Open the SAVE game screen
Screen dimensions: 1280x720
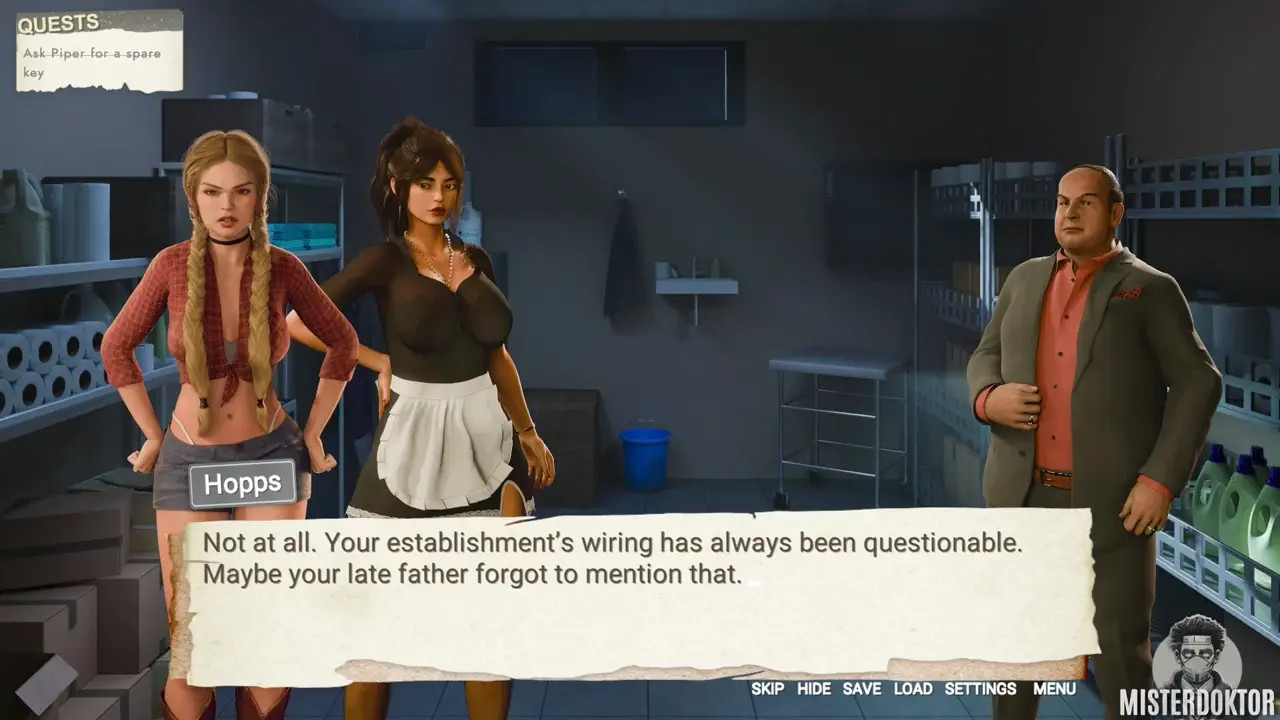861,689
